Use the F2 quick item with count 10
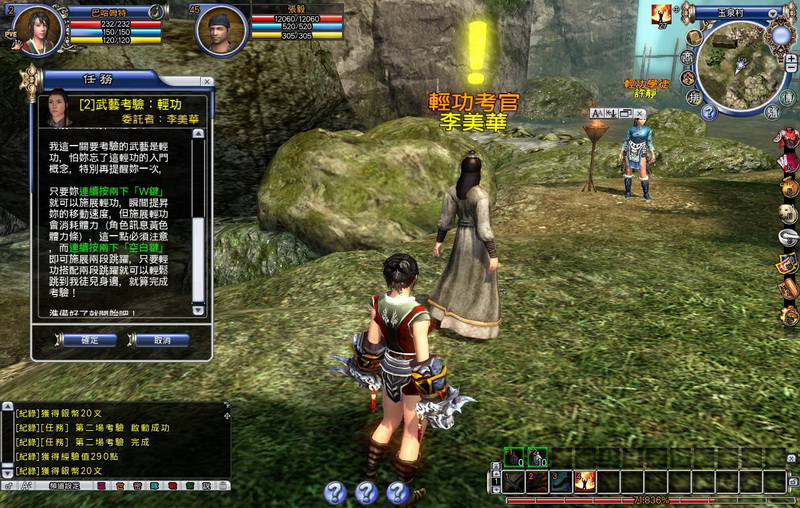 click(537, 457)
